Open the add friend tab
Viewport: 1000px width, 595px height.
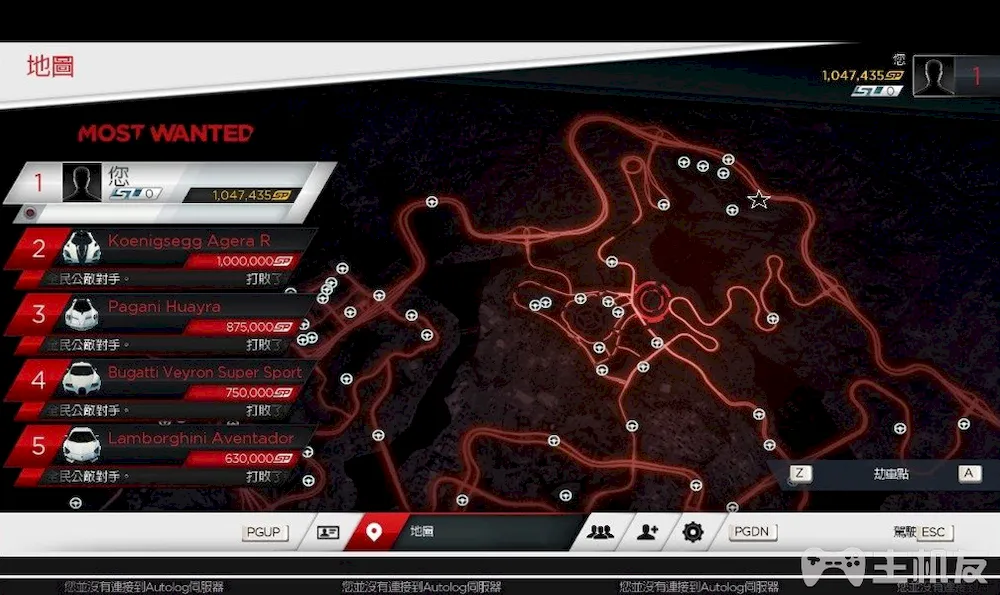[648, 532]
